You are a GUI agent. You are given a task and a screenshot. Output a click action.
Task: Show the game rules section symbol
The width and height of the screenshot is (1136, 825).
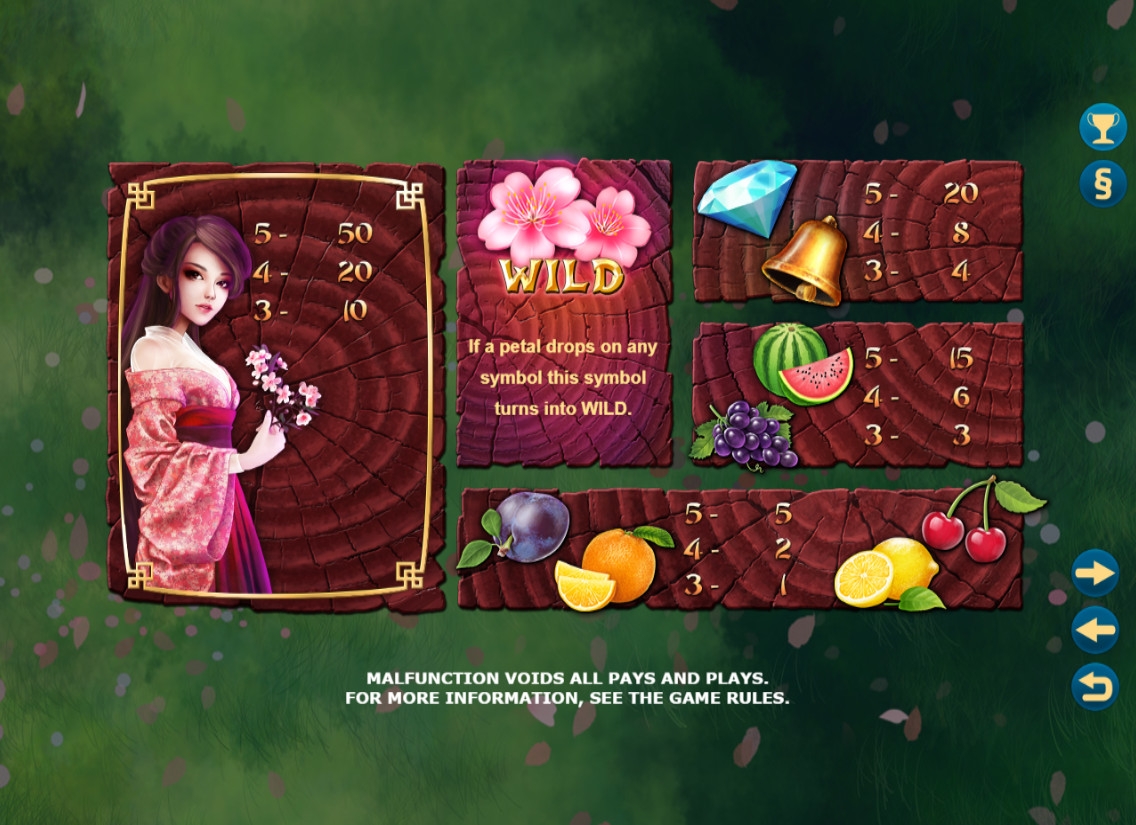point(1102,184)
